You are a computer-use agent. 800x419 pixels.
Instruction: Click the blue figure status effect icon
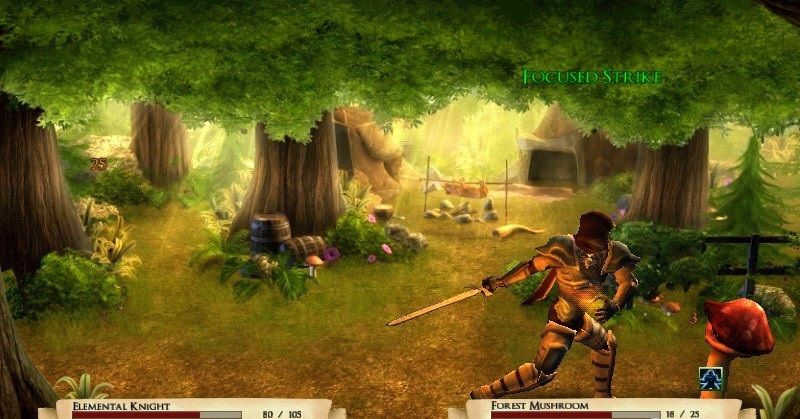(x=711, y=377)
